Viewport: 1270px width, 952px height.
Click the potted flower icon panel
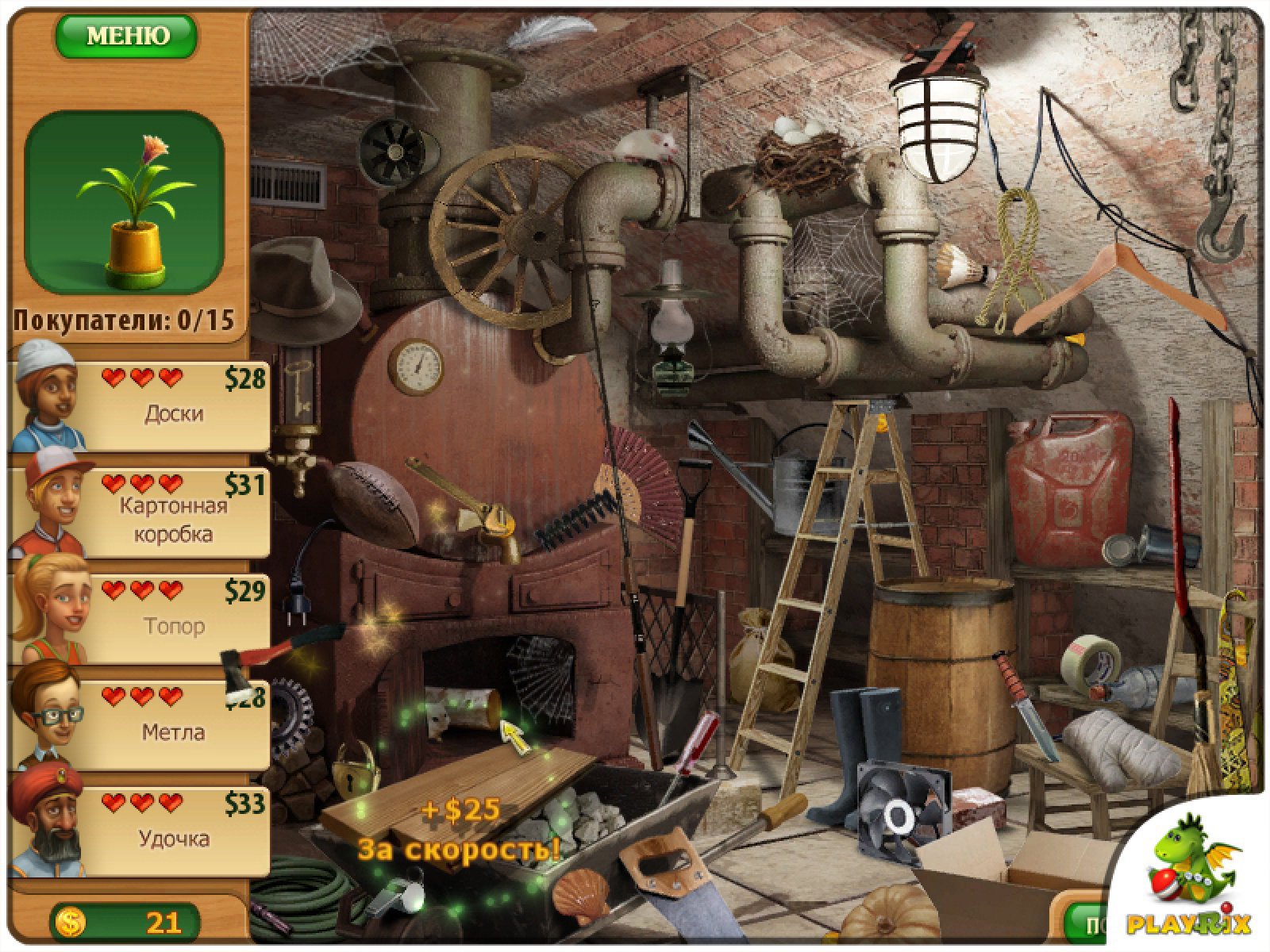tap(124, 202)
